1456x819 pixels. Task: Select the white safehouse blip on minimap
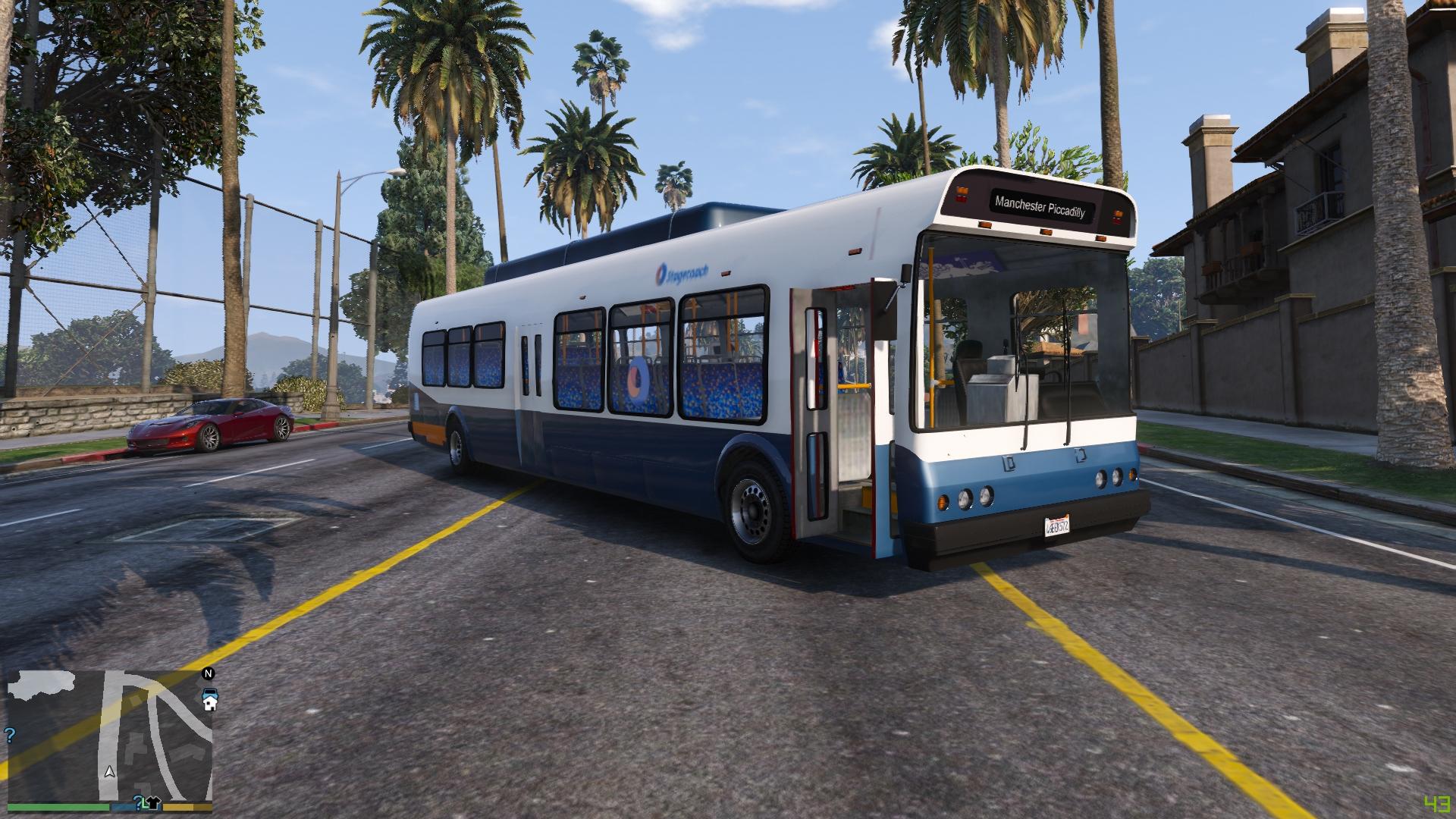point(209,704)
